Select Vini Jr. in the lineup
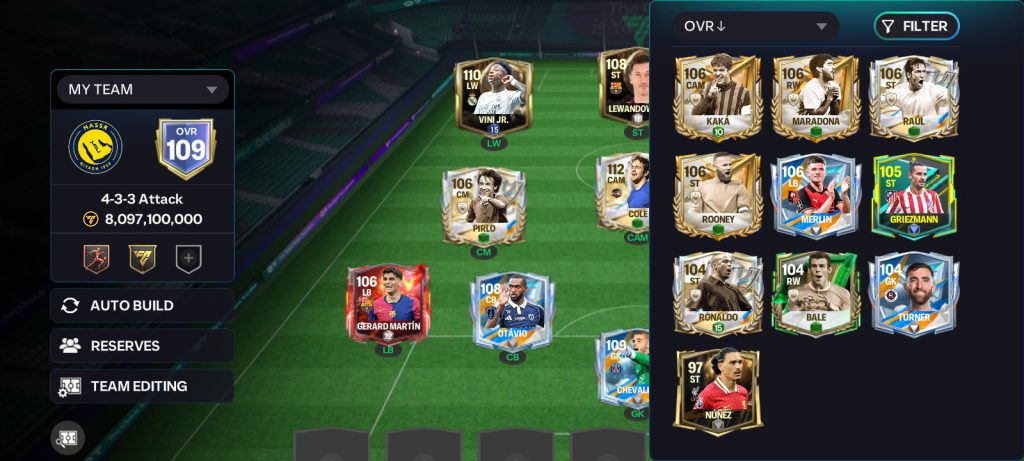The image size is (1024, 461). pos(493,98)
